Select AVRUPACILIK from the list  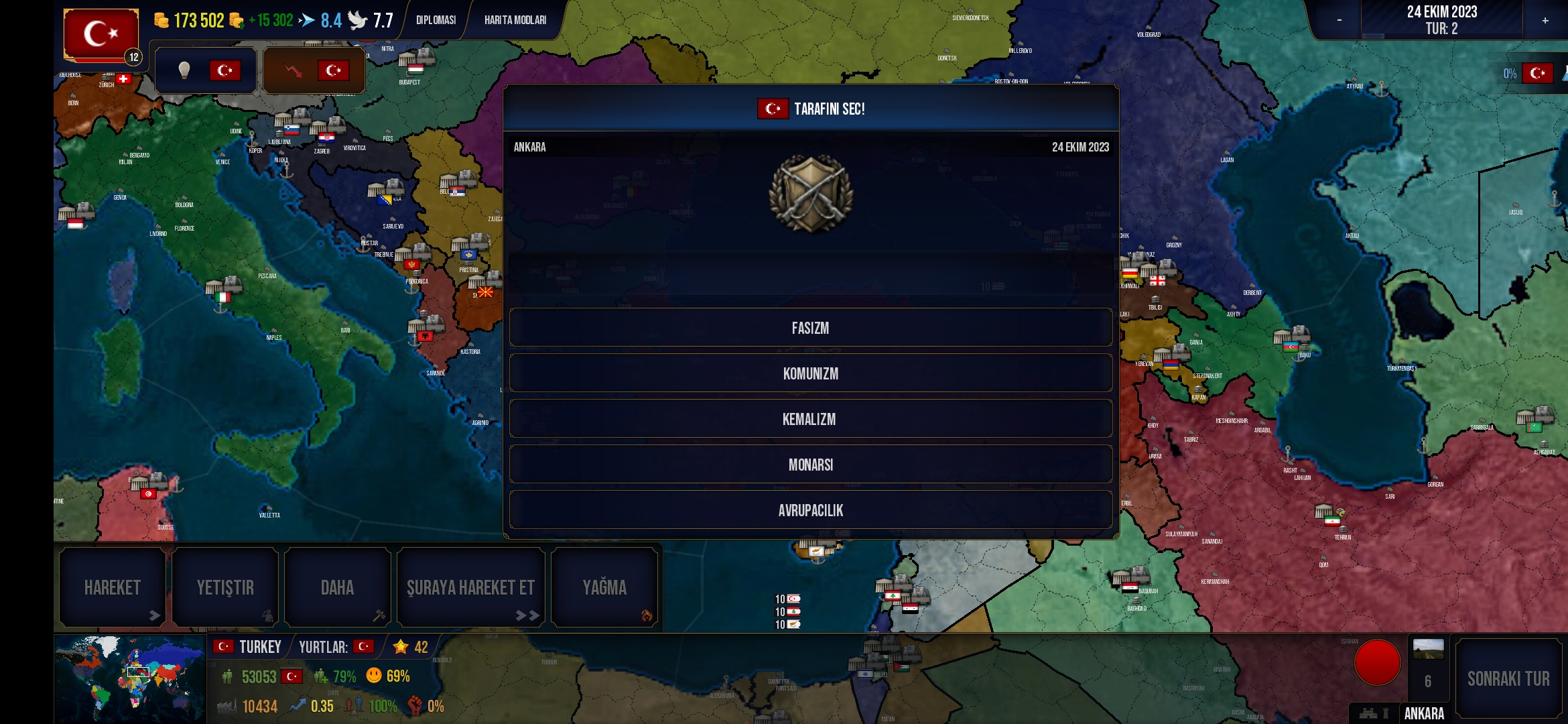pyautogui.click(x=810, y=510)
